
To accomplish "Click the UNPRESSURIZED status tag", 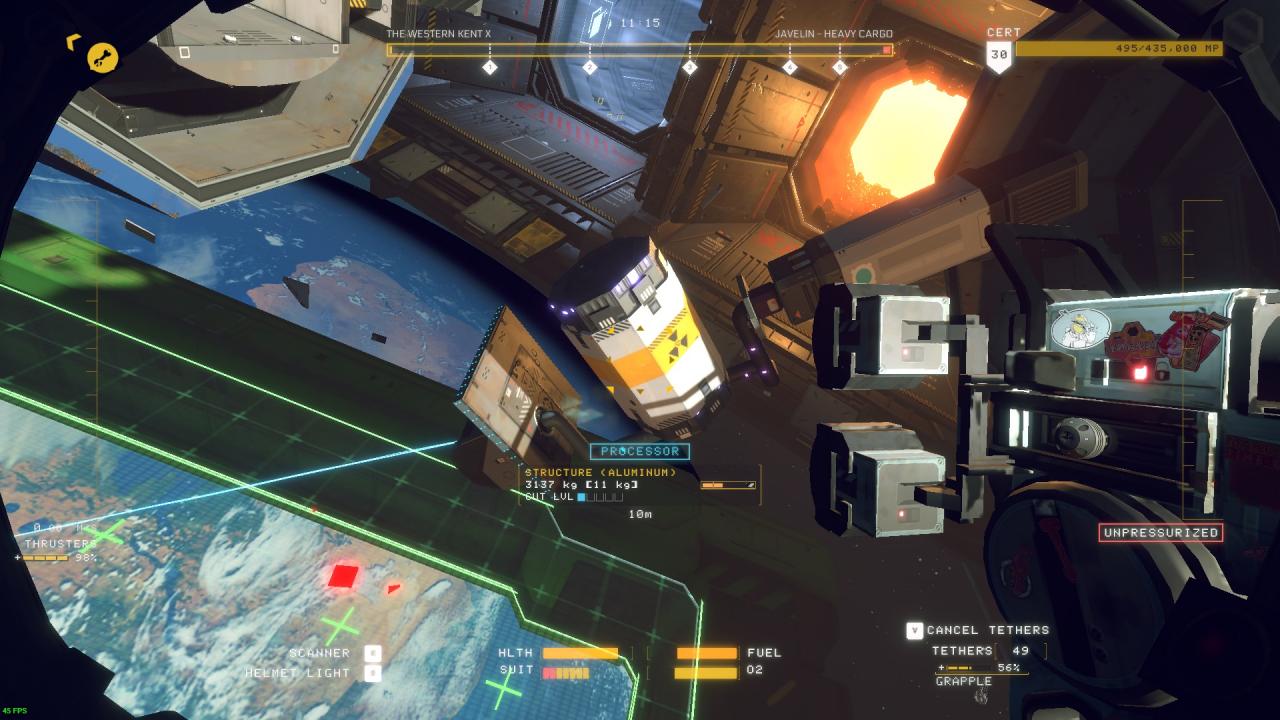I will point(1160,533).
